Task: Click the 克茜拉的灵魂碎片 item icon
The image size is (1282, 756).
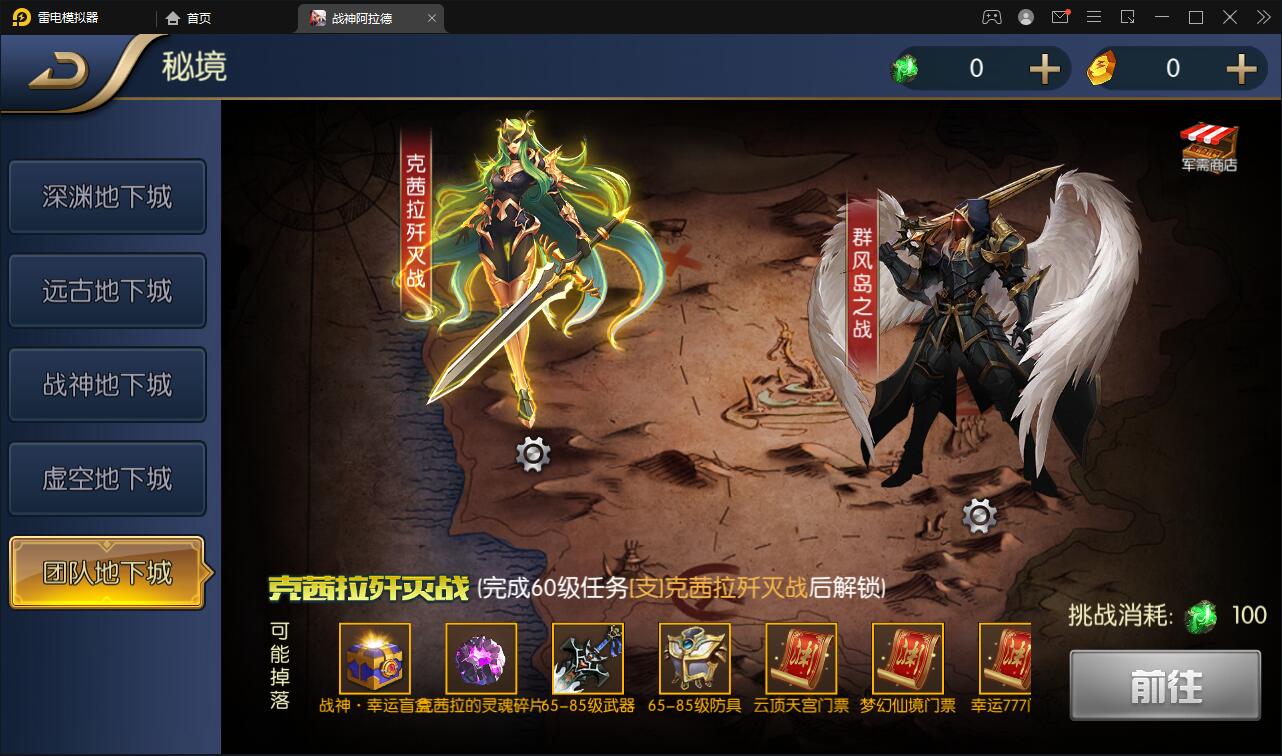Action: tap(481, 660)
